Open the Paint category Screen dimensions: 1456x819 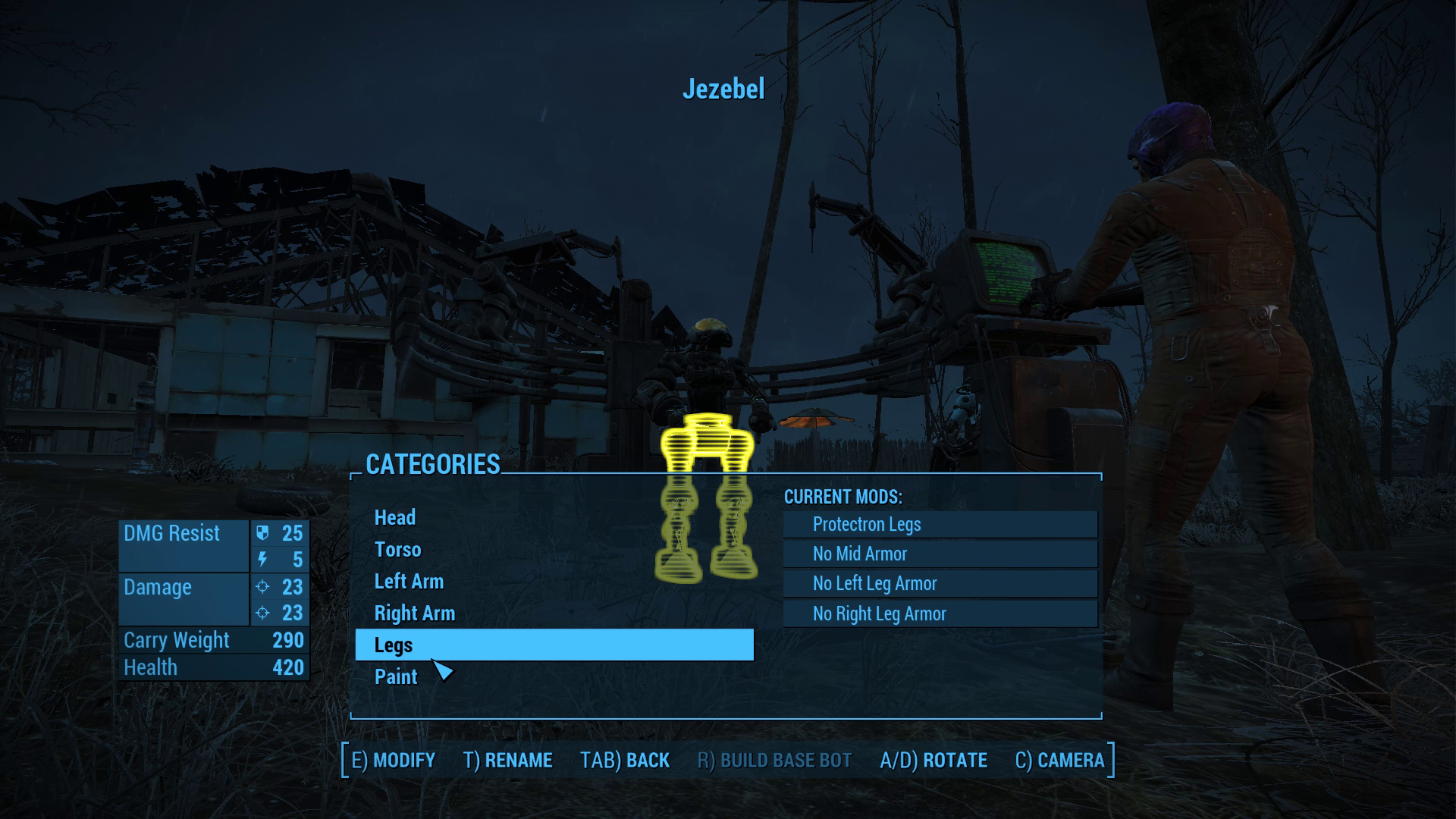[x=396, y=677]
